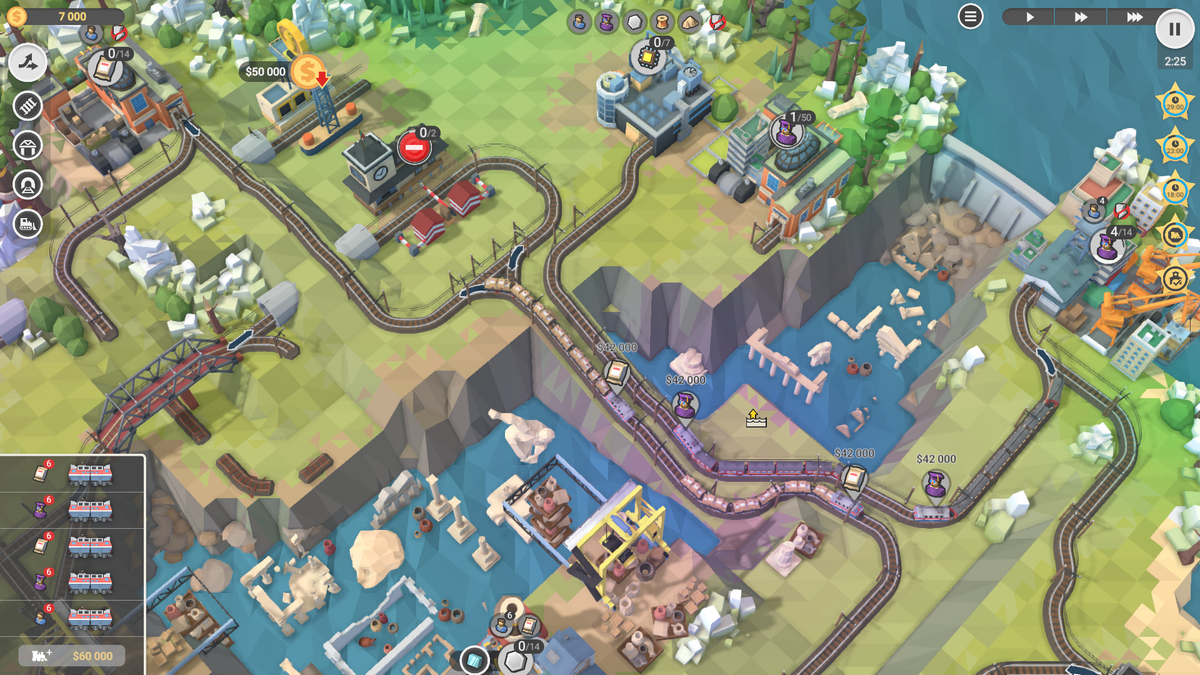Set game speed to triple fast-forward

(x=1133, y=17)
